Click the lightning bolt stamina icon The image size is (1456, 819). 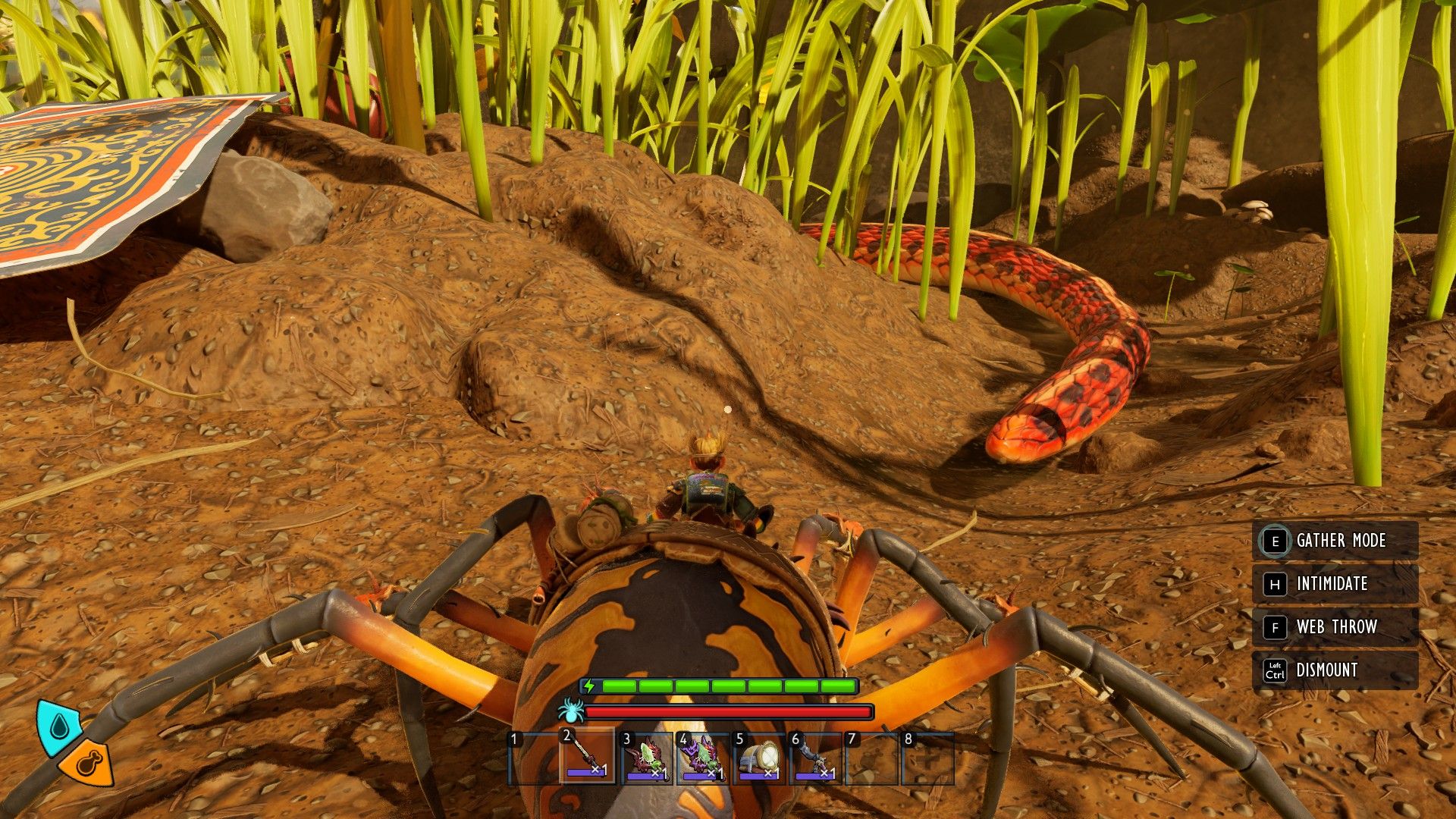588,686
